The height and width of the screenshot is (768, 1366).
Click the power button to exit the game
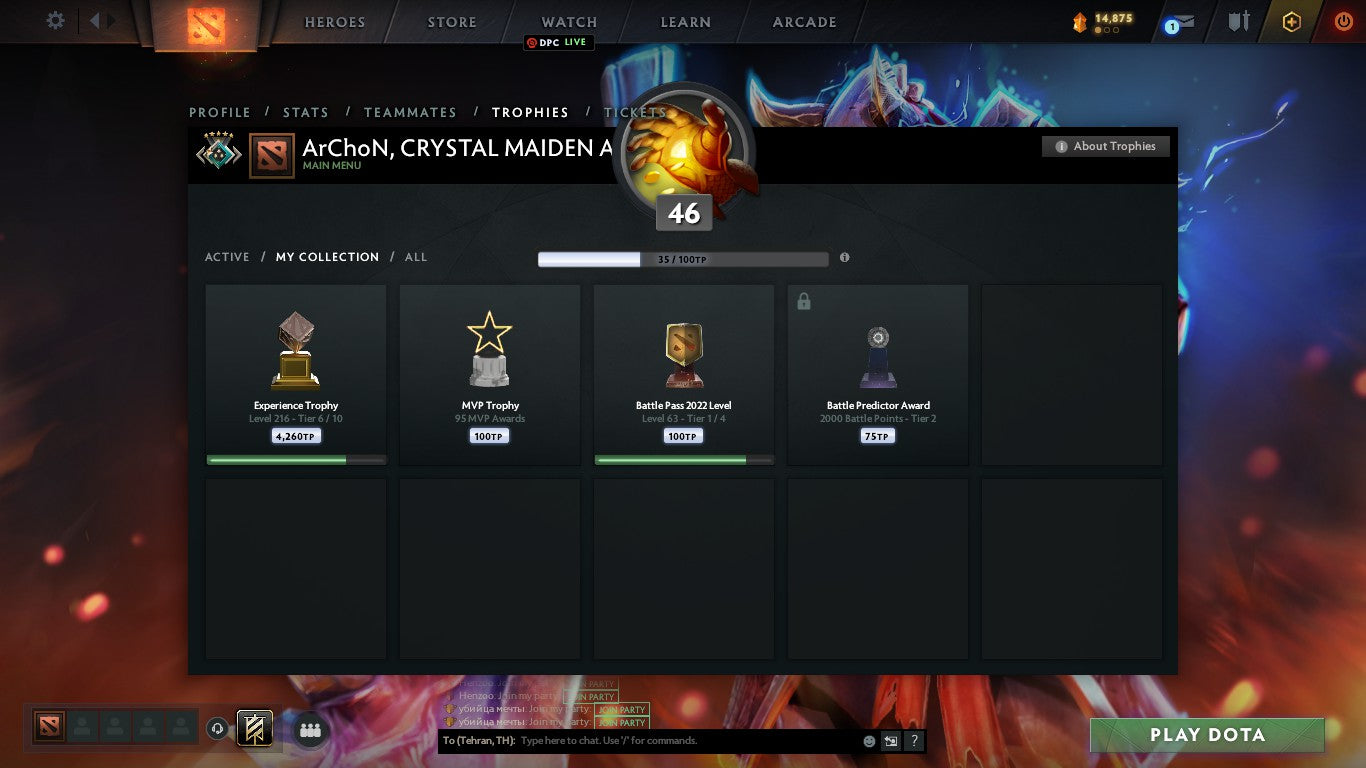[1344, 21]
